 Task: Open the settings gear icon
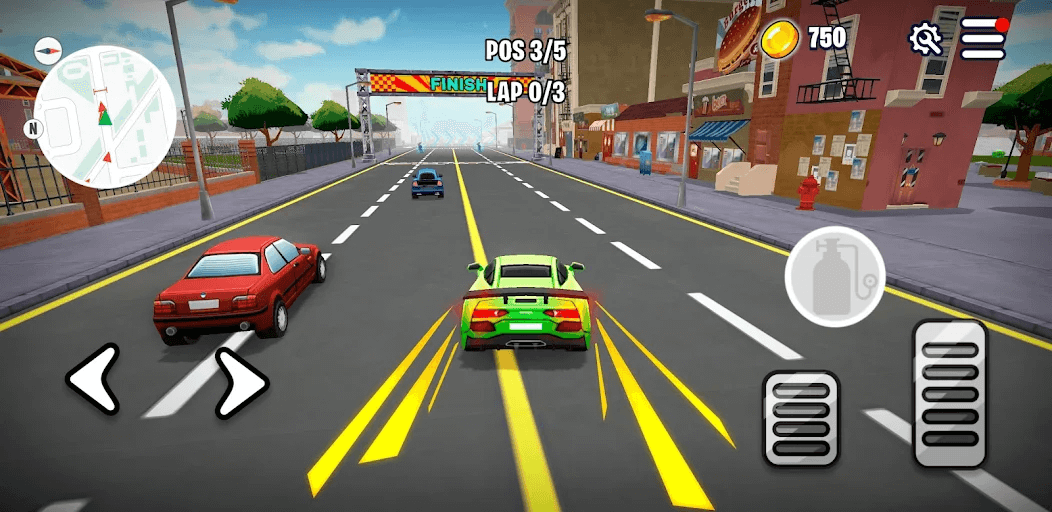925,39
